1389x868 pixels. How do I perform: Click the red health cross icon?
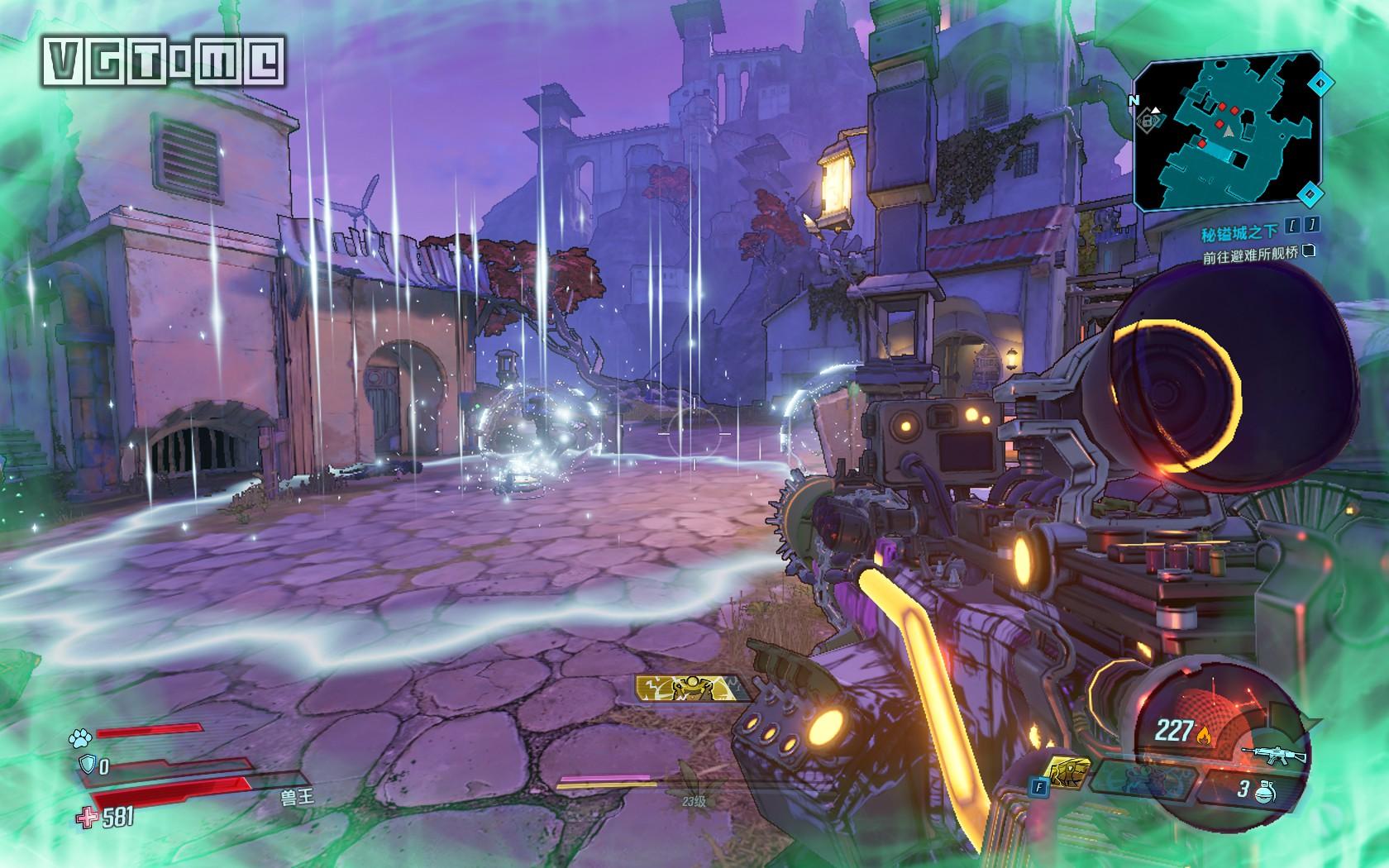[85, 818]
